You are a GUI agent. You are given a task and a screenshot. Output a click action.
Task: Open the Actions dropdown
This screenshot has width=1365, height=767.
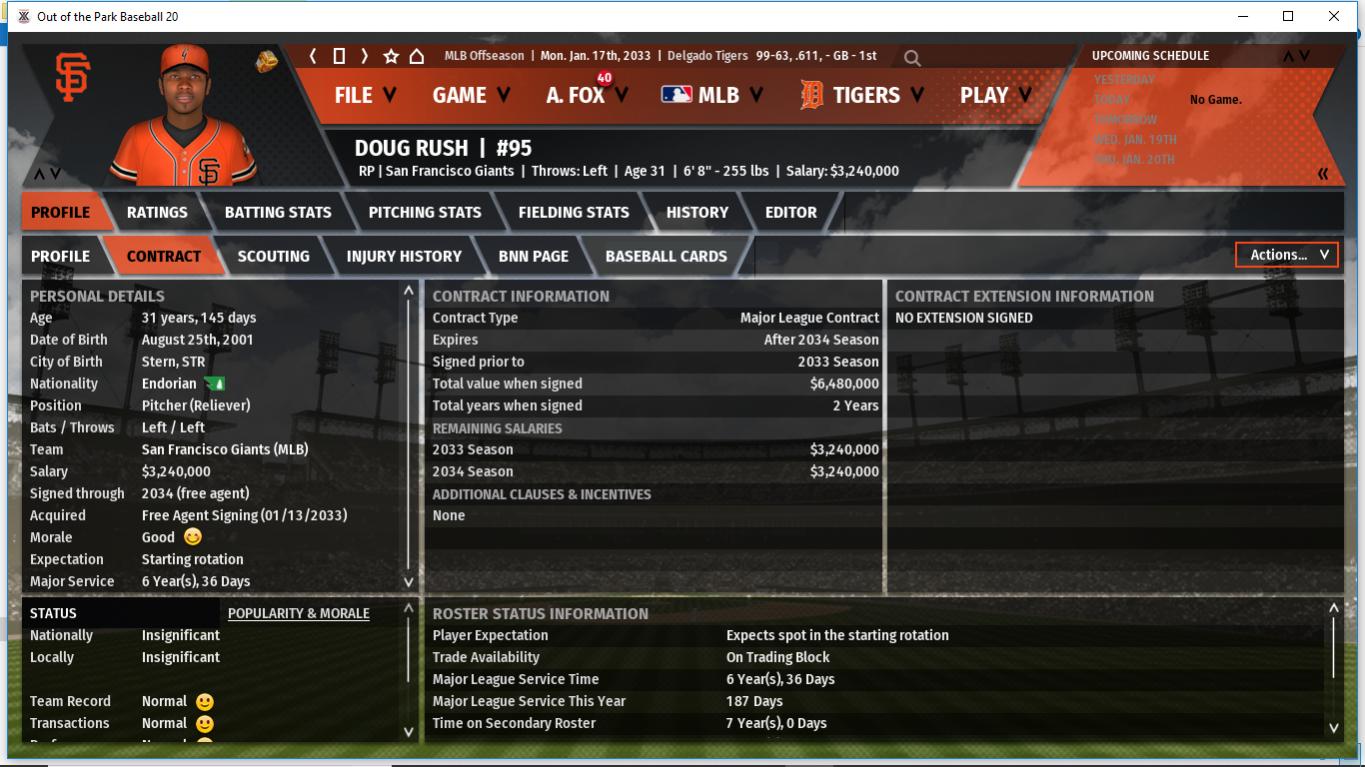[1287, 255]
